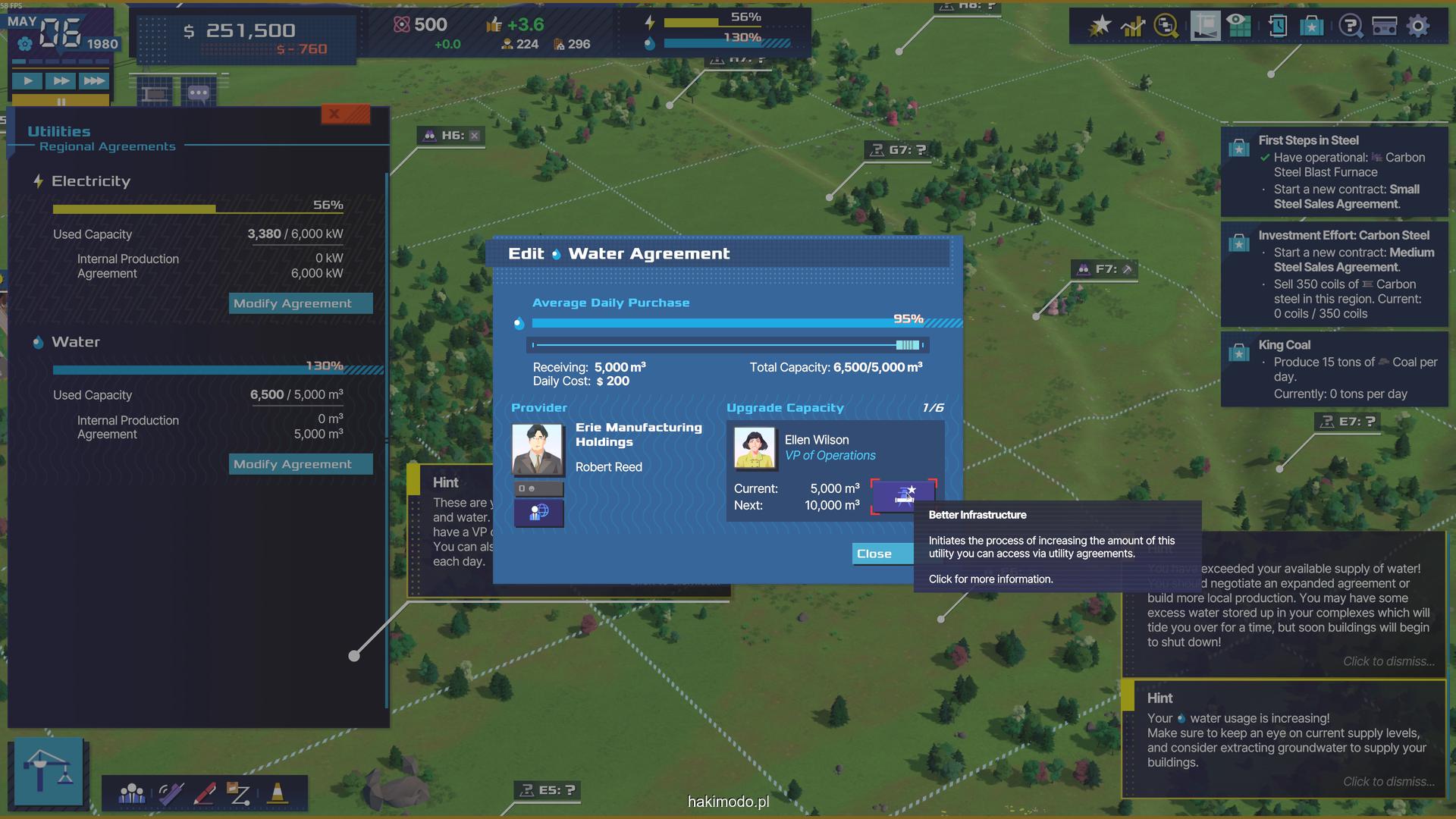Open the construction crane build menu
The width and height of the screenshot is (1456, 819).
click(x=49, y=770)
